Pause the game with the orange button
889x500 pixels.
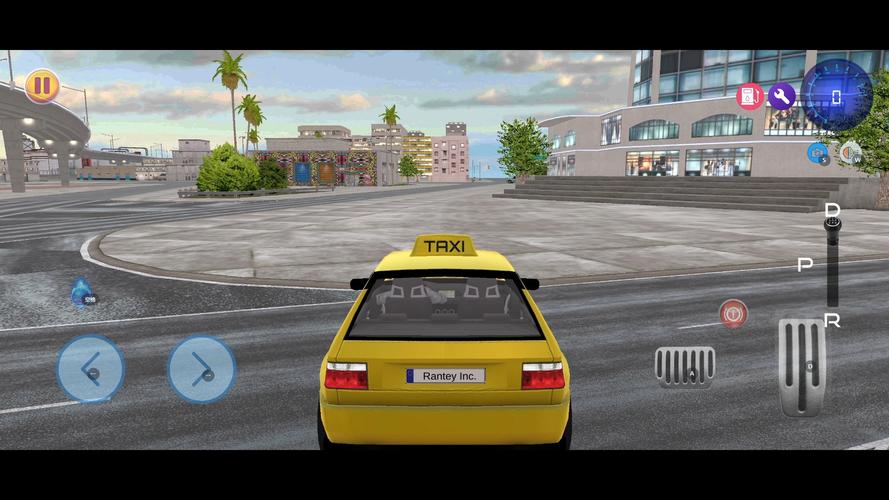click(42, 85)
